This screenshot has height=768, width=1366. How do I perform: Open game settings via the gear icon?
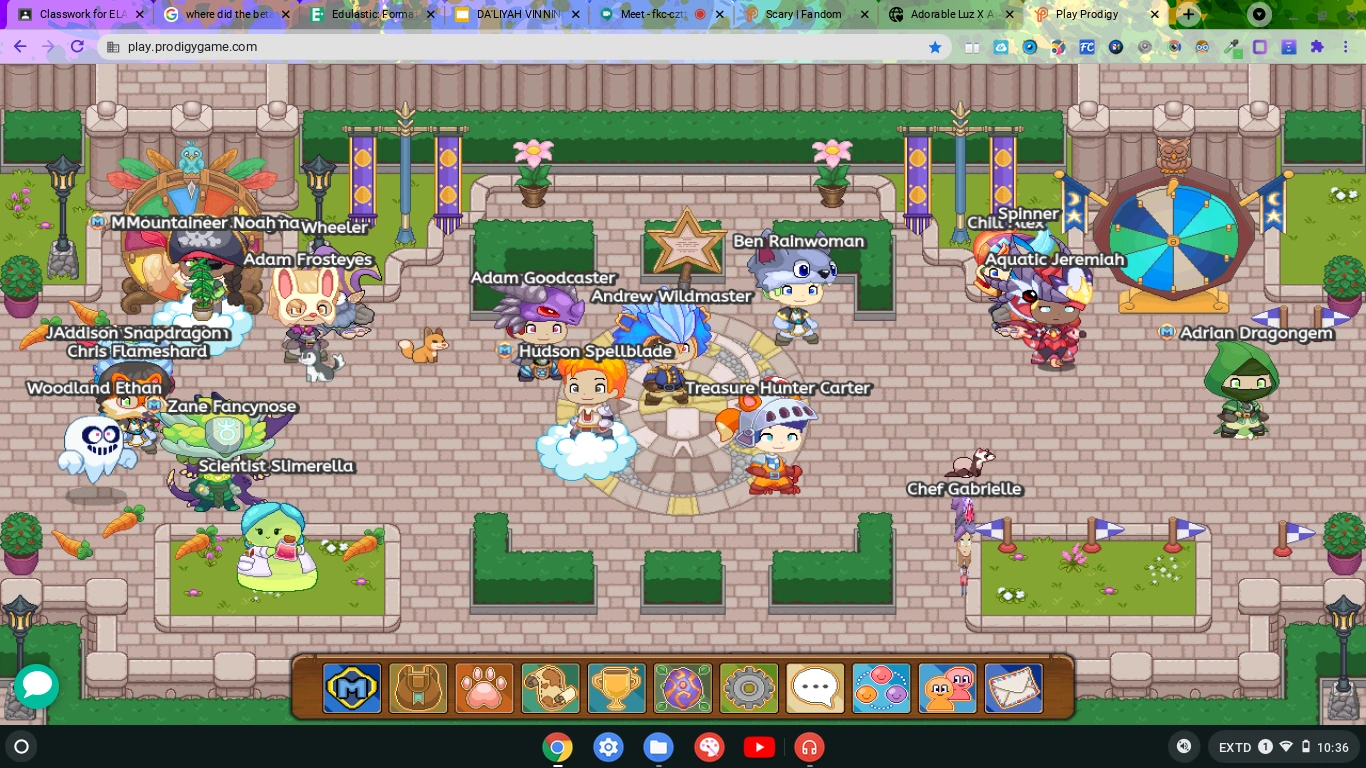(x=748, y=687)
